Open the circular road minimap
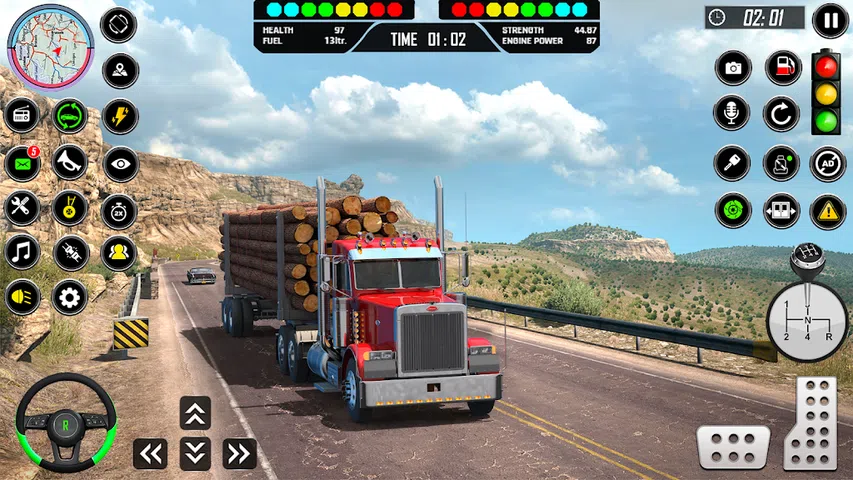 click(x=49, y=47)
